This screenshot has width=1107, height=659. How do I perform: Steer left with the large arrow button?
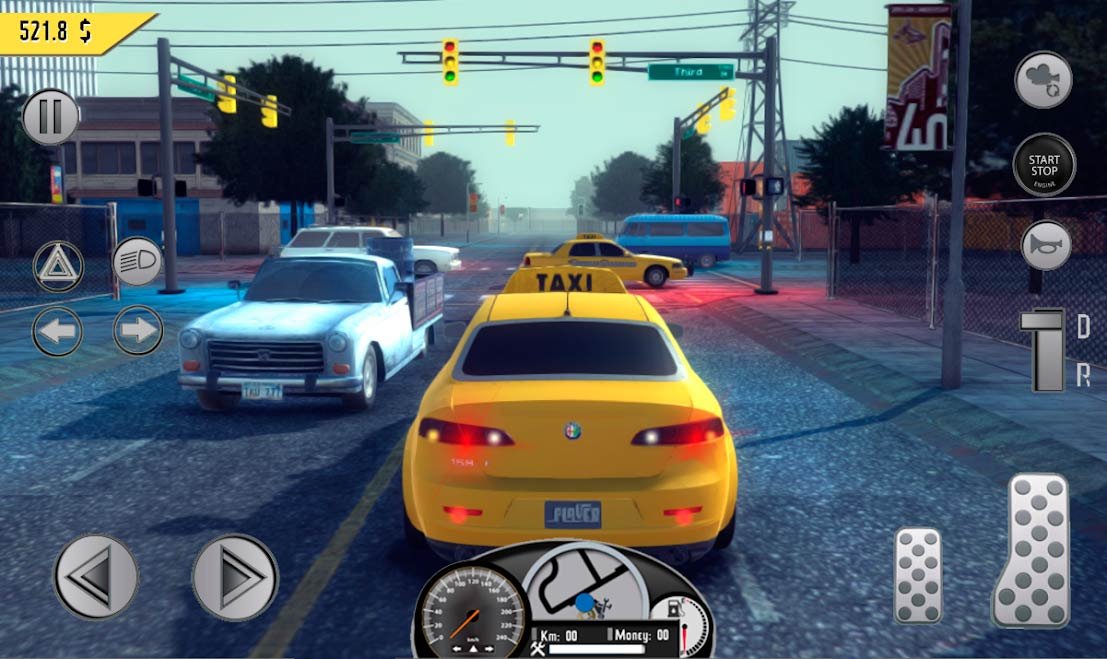[x=96, y=577]
